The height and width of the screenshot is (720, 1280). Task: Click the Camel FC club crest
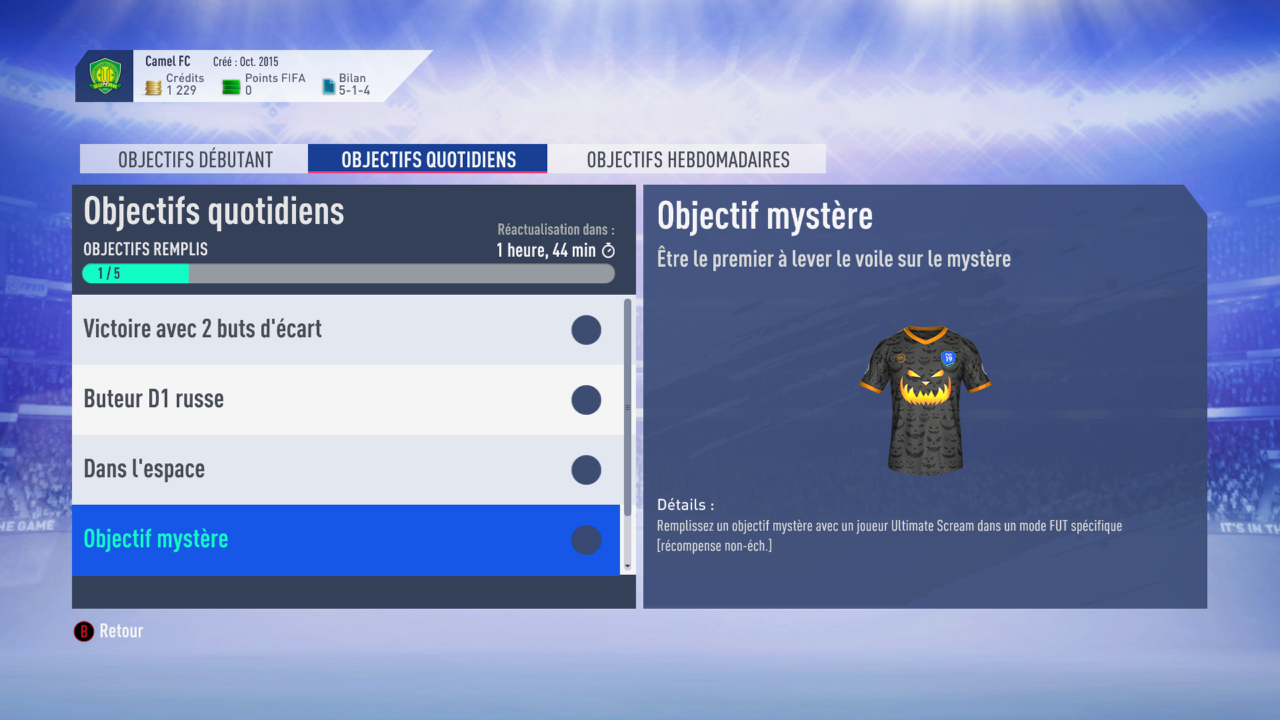105,75
